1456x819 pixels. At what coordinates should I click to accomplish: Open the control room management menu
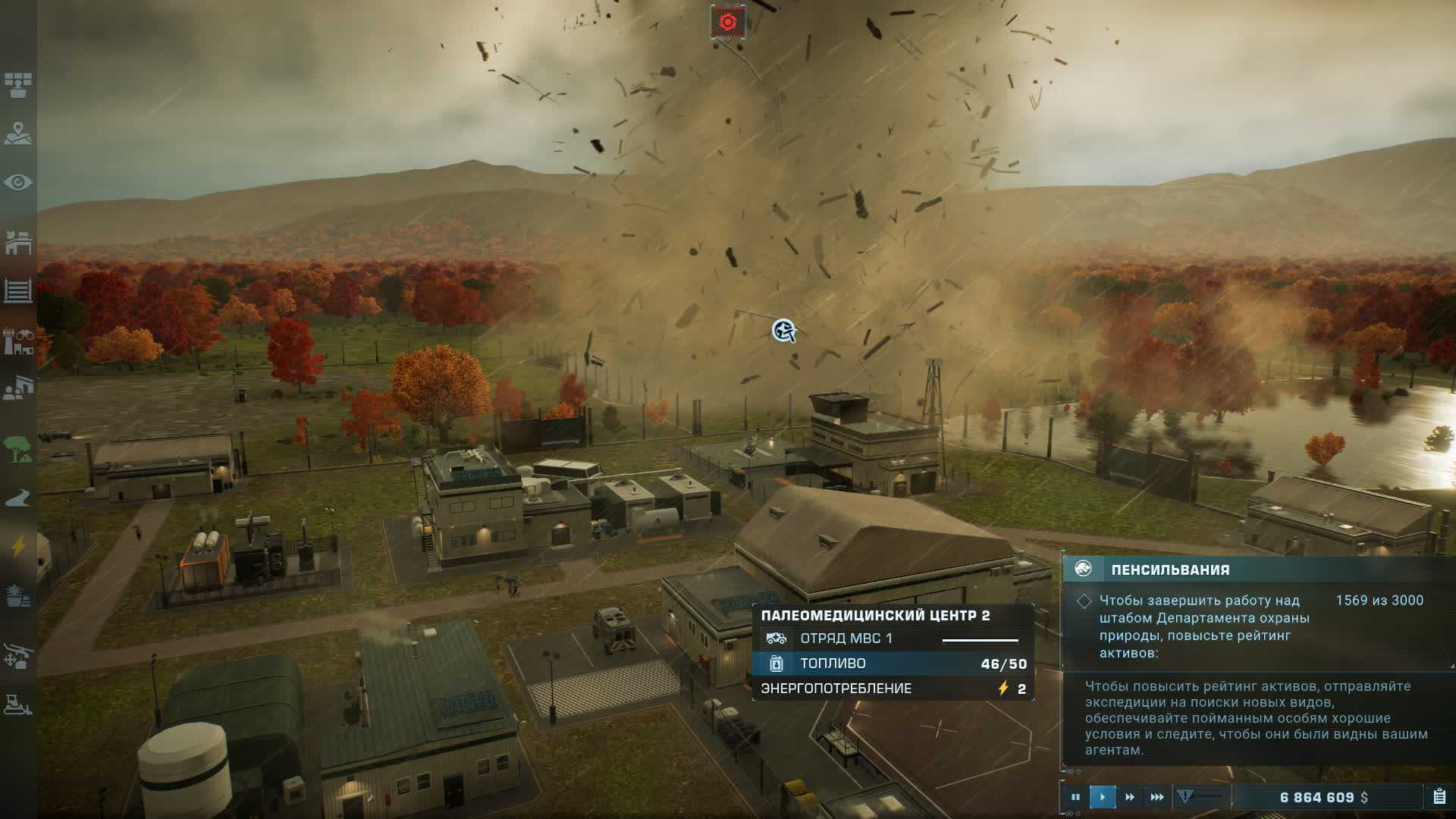(18, 84)
